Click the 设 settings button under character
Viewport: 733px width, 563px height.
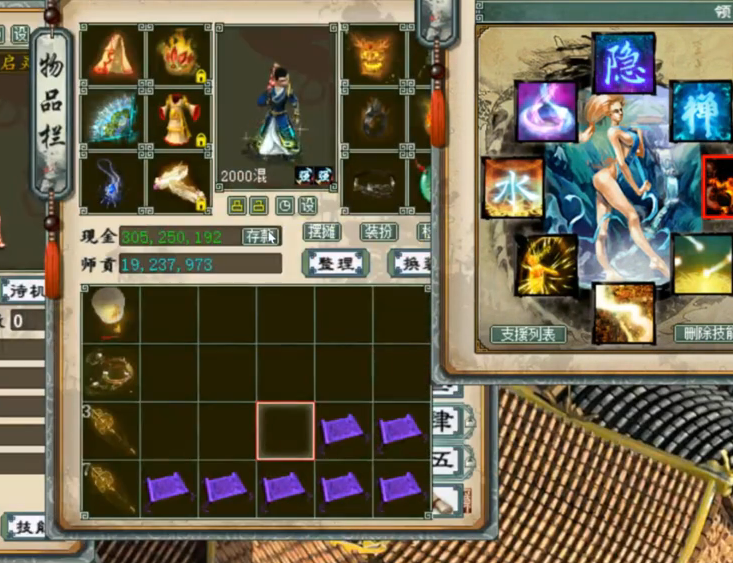[307, 205]
